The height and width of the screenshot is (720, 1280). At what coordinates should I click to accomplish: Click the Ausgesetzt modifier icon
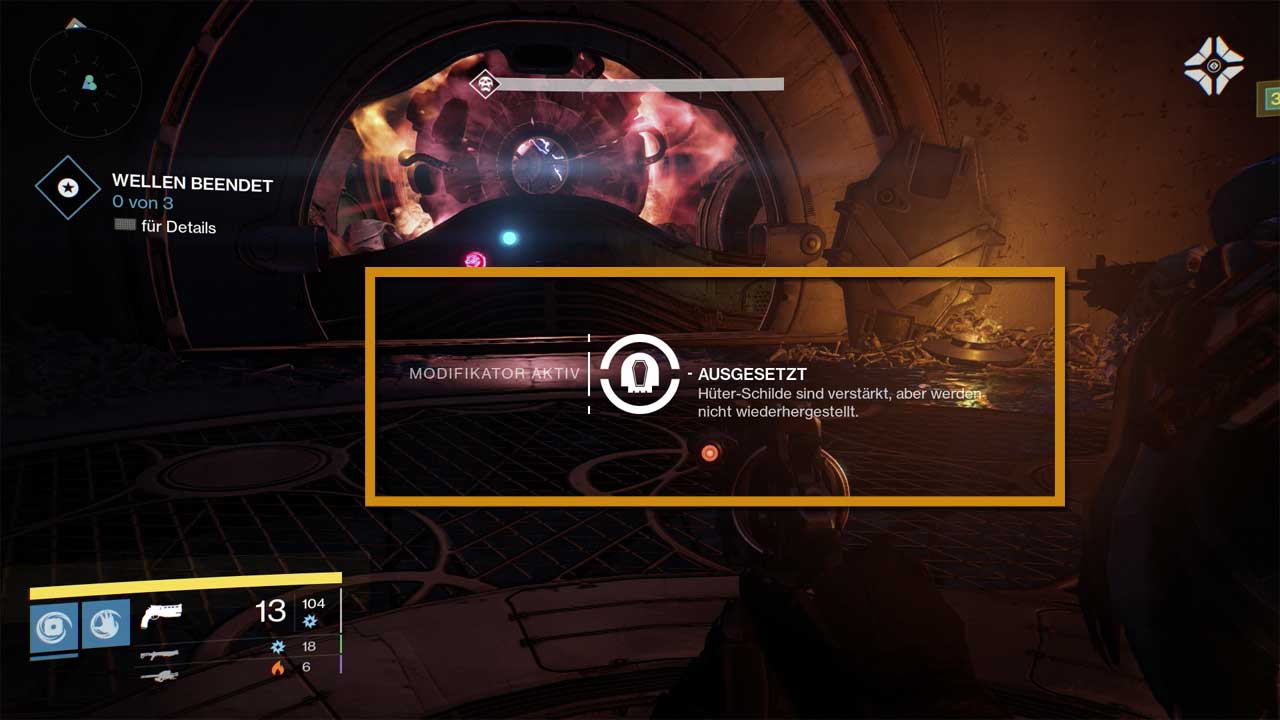click(639, 374)
